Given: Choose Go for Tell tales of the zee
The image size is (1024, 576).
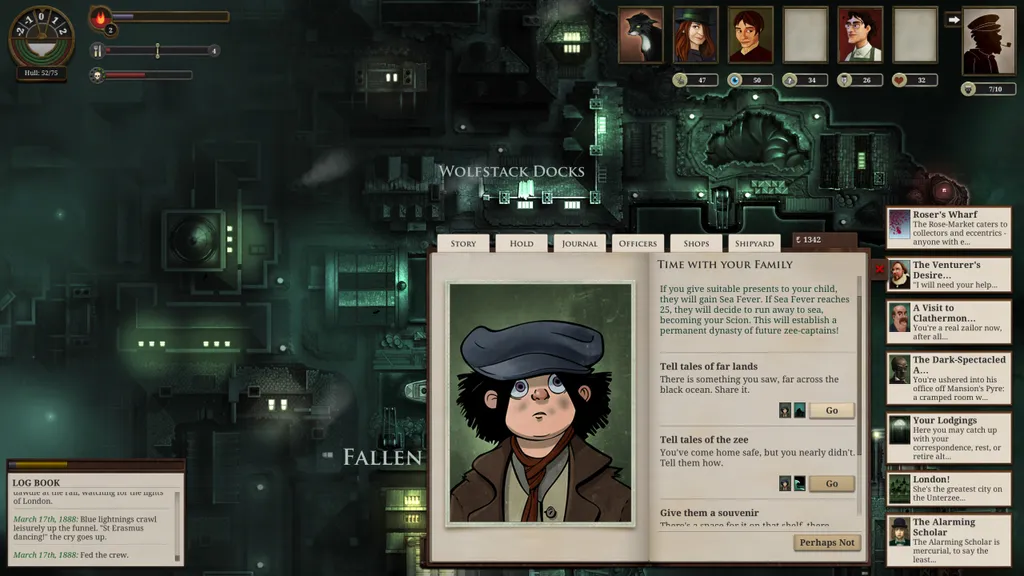Looking at the screenshot, I should pos(831,484).
